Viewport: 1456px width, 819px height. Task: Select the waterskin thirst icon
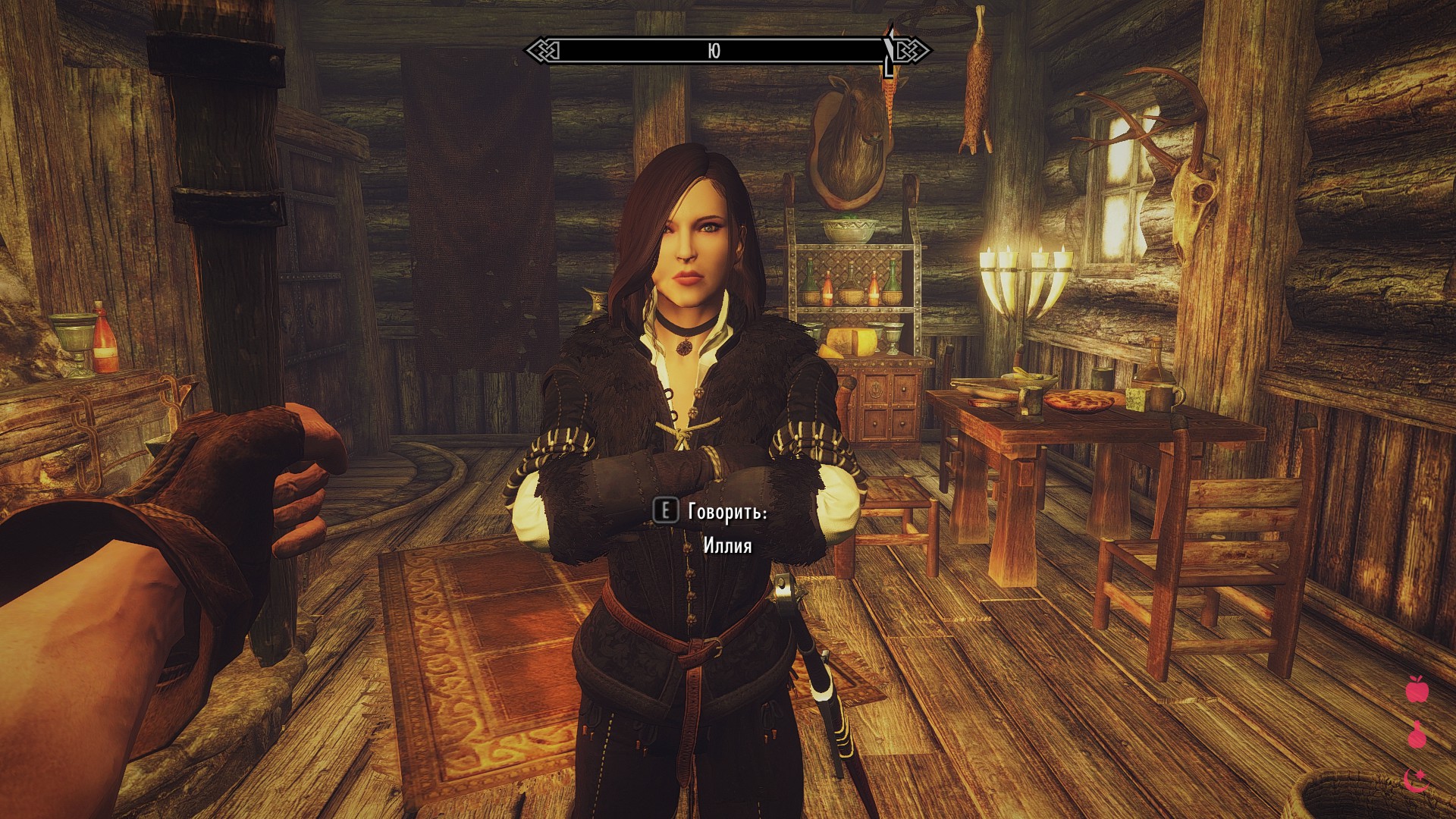(x=1417, y=734)
